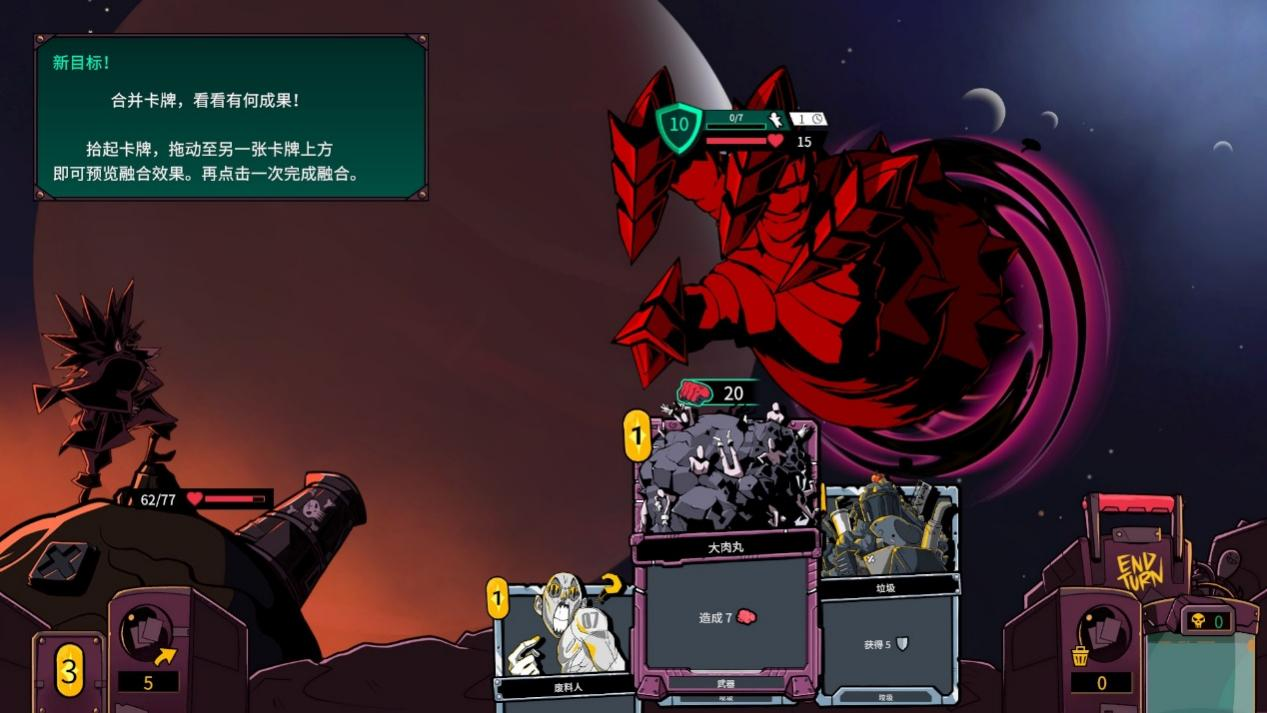Click the X button on the rock
Image resolution: width=1267 pixels, height=713 pixels.
pyautogui.click(x=63, y=563)
